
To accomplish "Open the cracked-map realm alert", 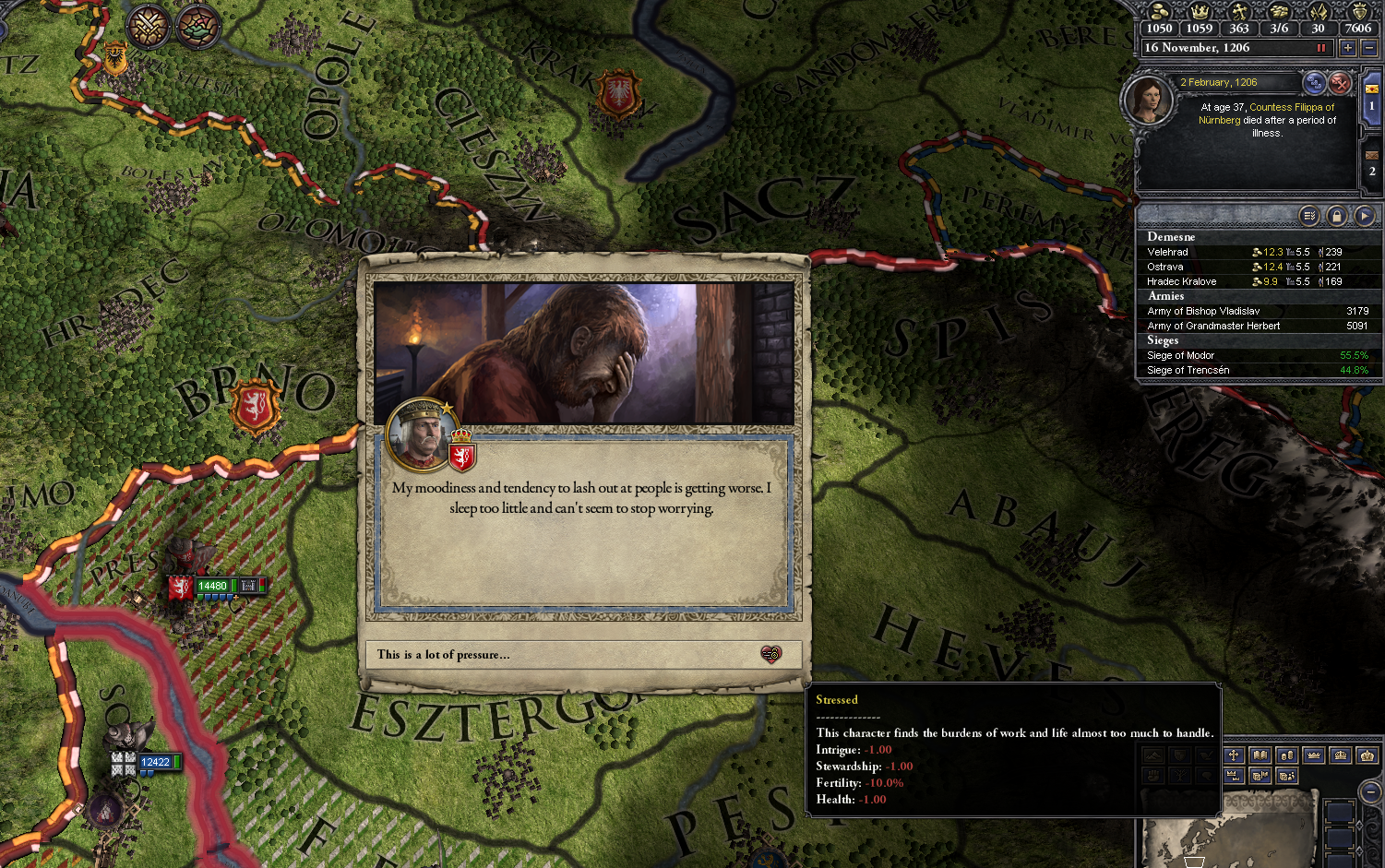I will click(x=197, y=28).
